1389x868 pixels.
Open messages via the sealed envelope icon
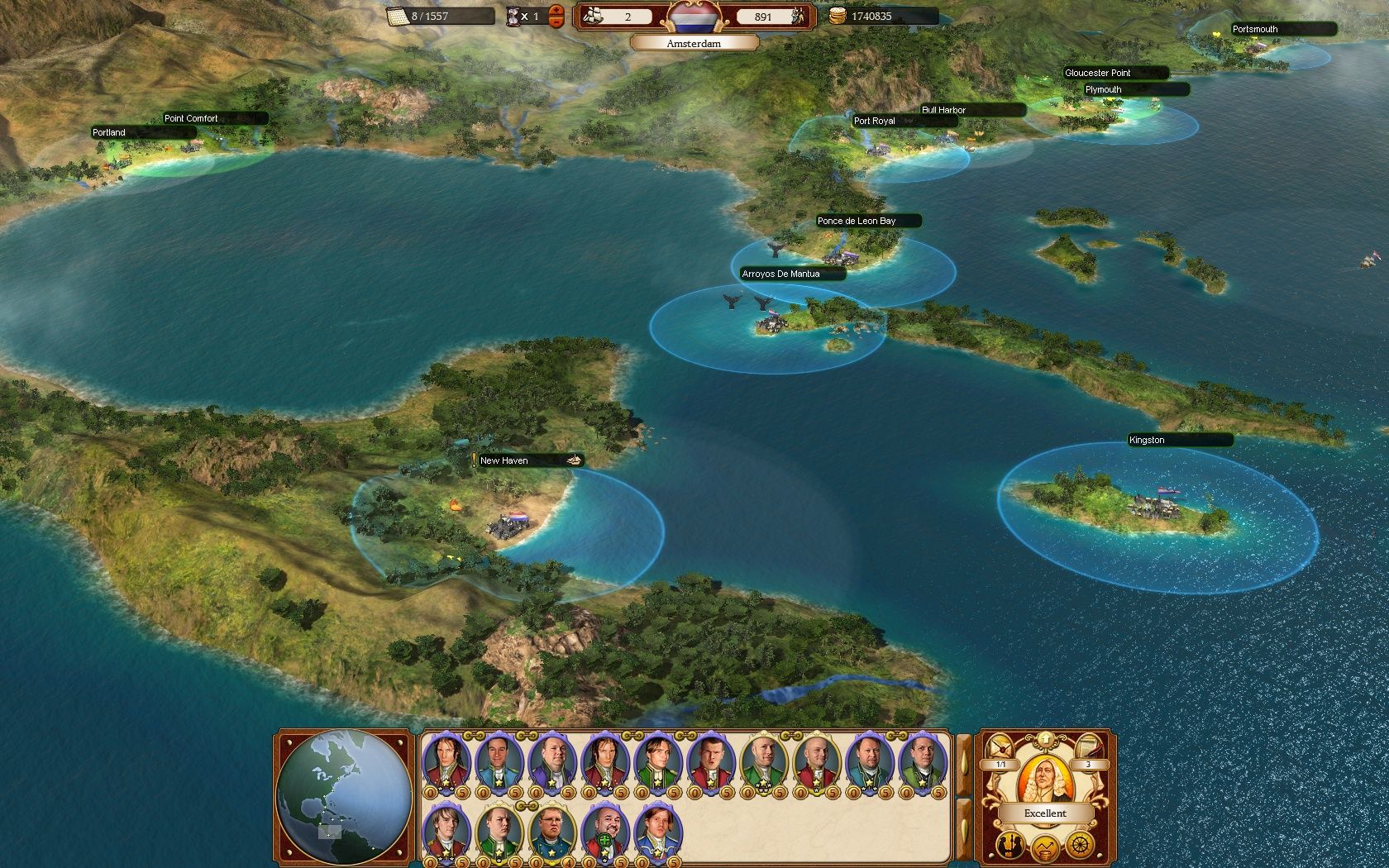[999, 747]
